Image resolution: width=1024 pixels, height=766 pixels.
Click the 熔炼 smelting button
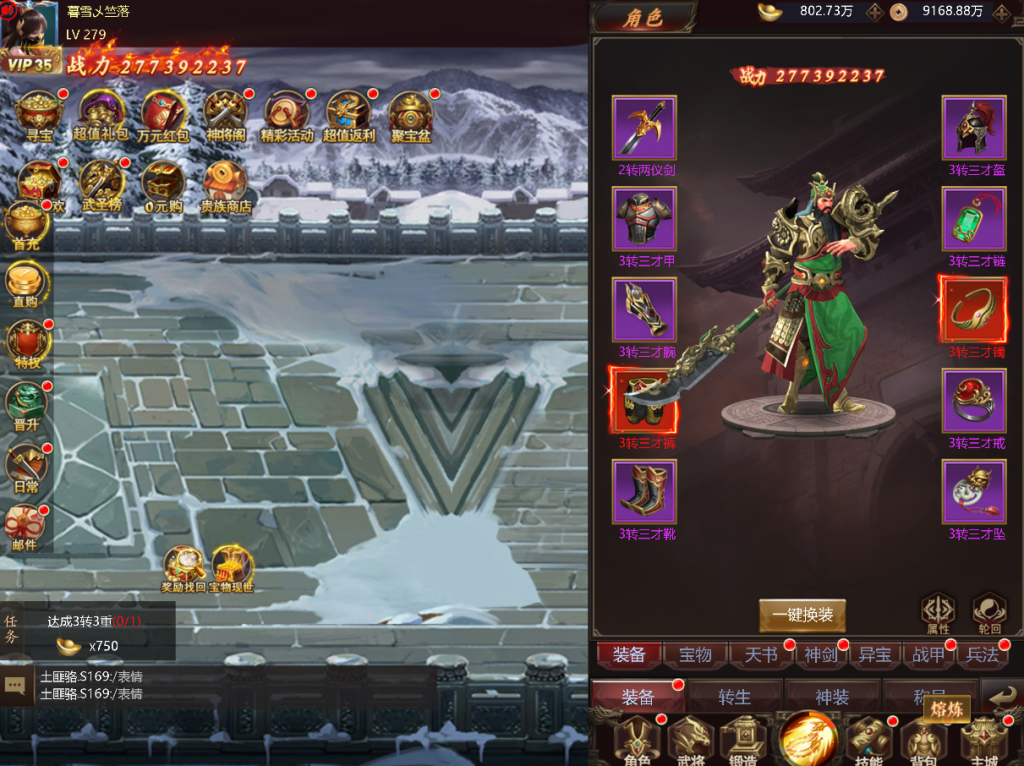tap(945, 709)
